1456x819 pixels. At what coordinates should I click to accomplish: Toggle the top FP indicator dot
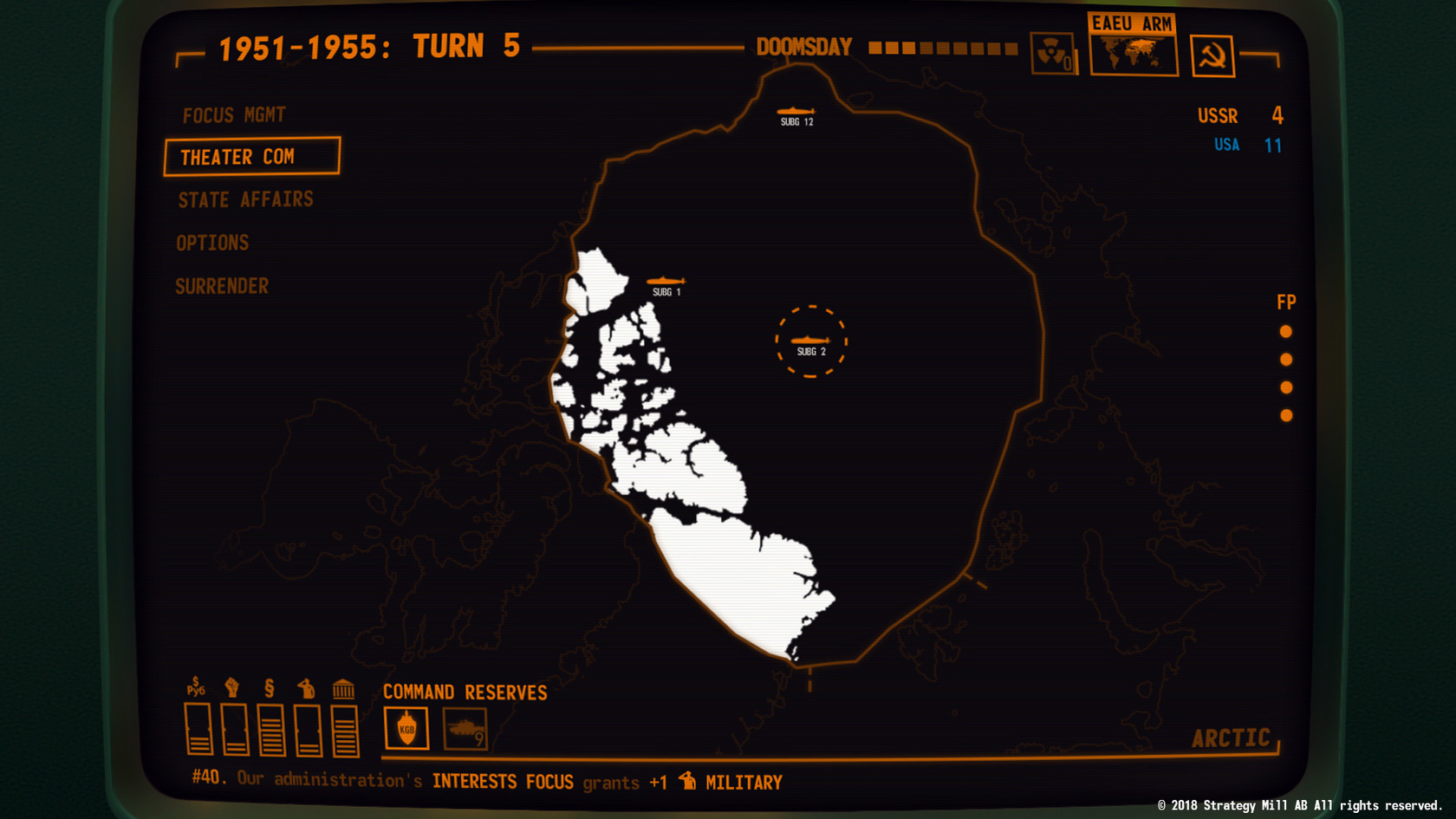point(1286,331)
